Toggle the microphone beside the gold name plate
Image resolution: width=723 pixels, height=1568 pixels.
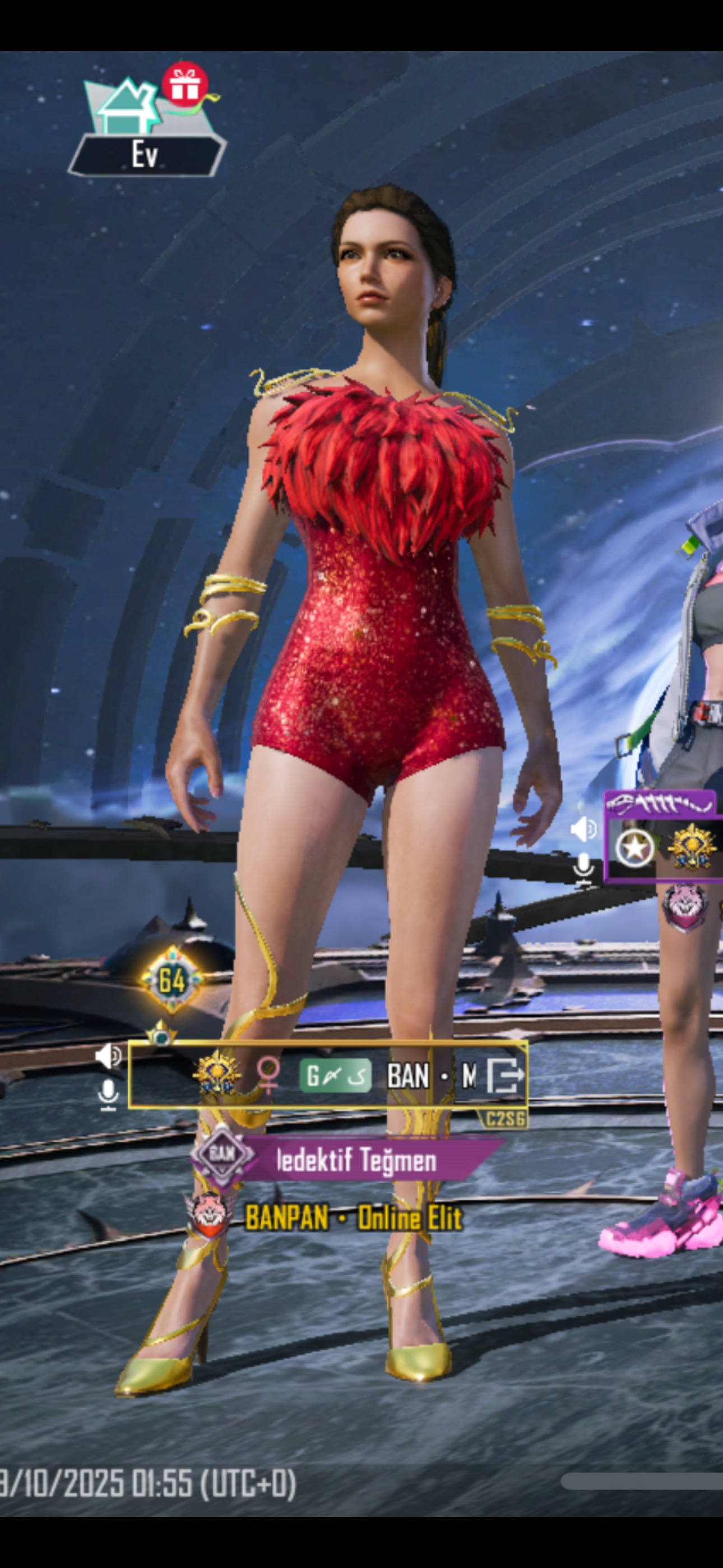(x=108, y=1095)
